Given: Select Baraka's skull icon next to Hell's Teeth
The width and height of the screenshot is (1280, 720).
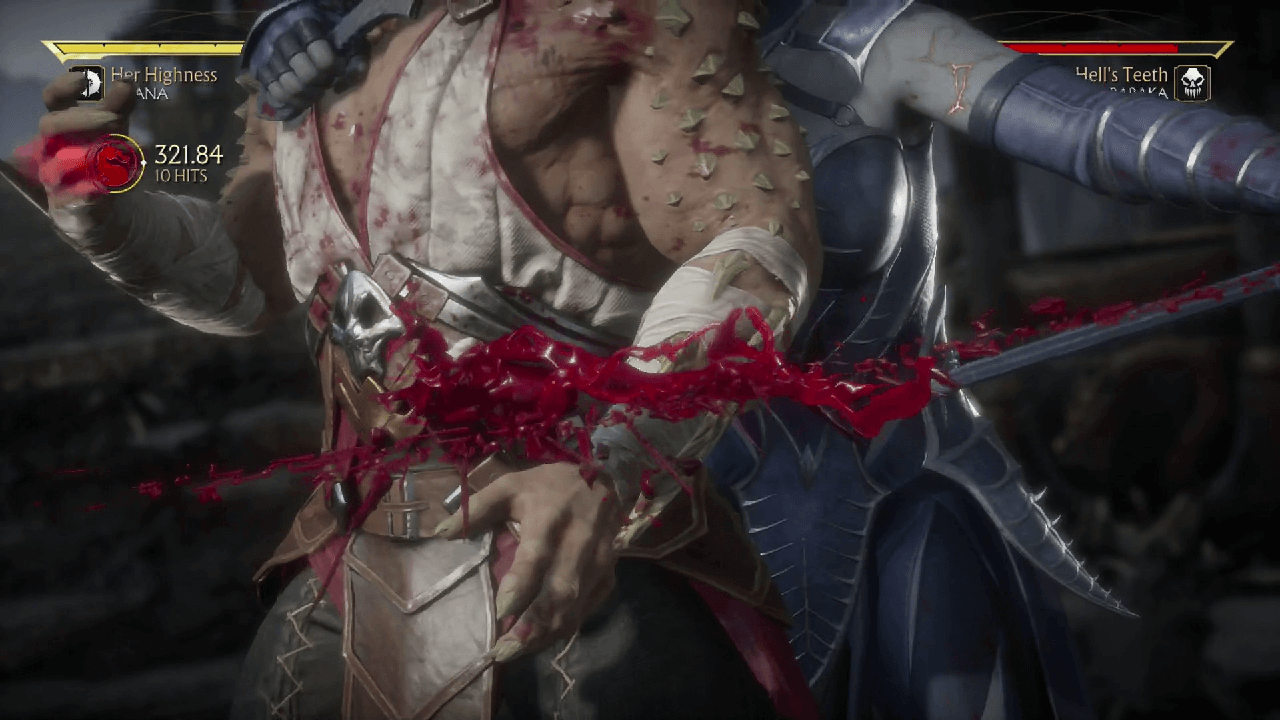Looking at the screenshot, I should point(1192,83).
